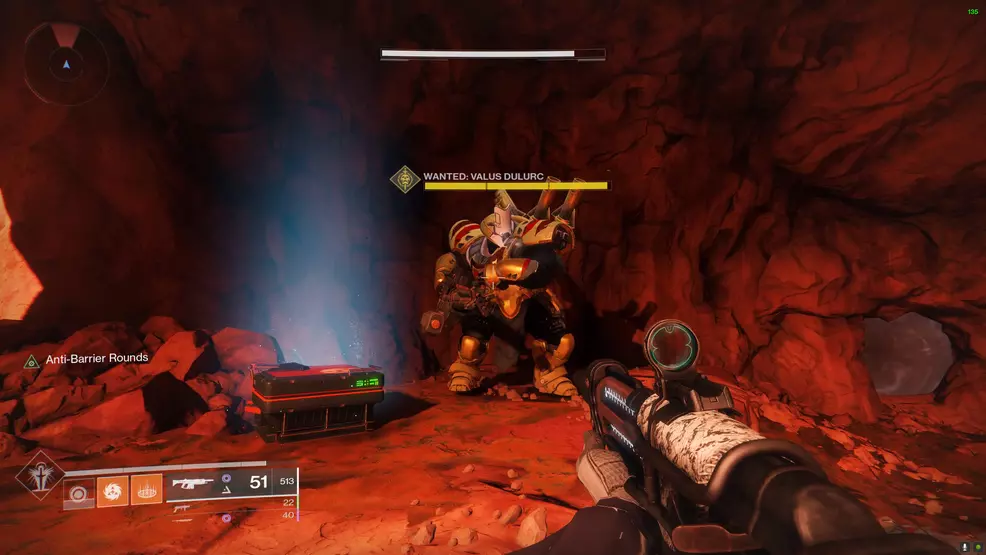Select the Super ability diamond icon
This screenshot has width=986, height=555.
[x=40, y=478]
